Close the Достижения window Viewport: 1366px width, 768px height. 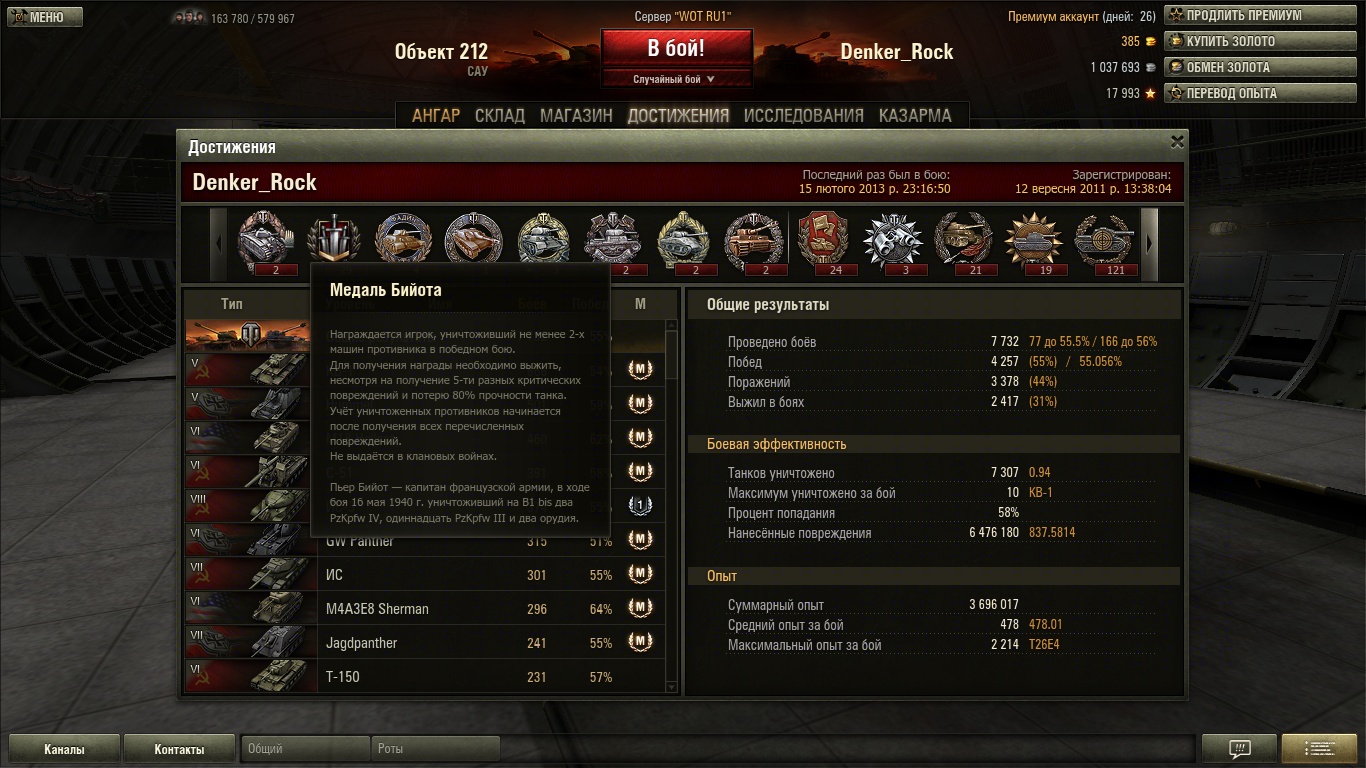1177,142
